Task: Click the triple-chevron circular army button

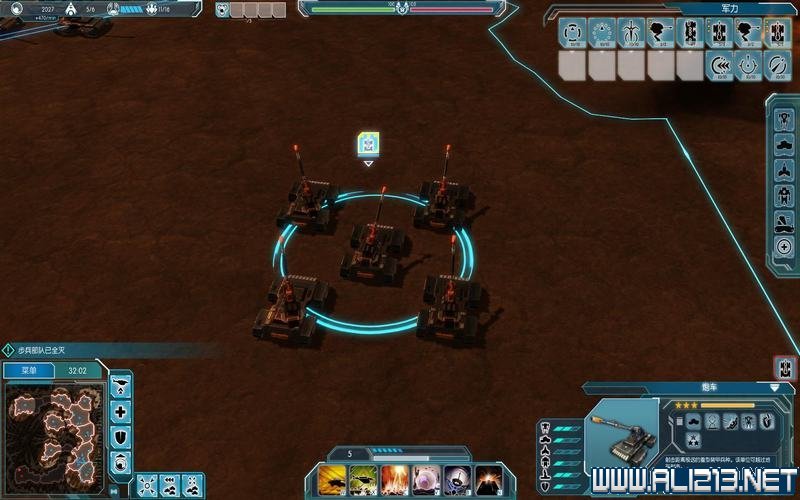Action: 719,66
